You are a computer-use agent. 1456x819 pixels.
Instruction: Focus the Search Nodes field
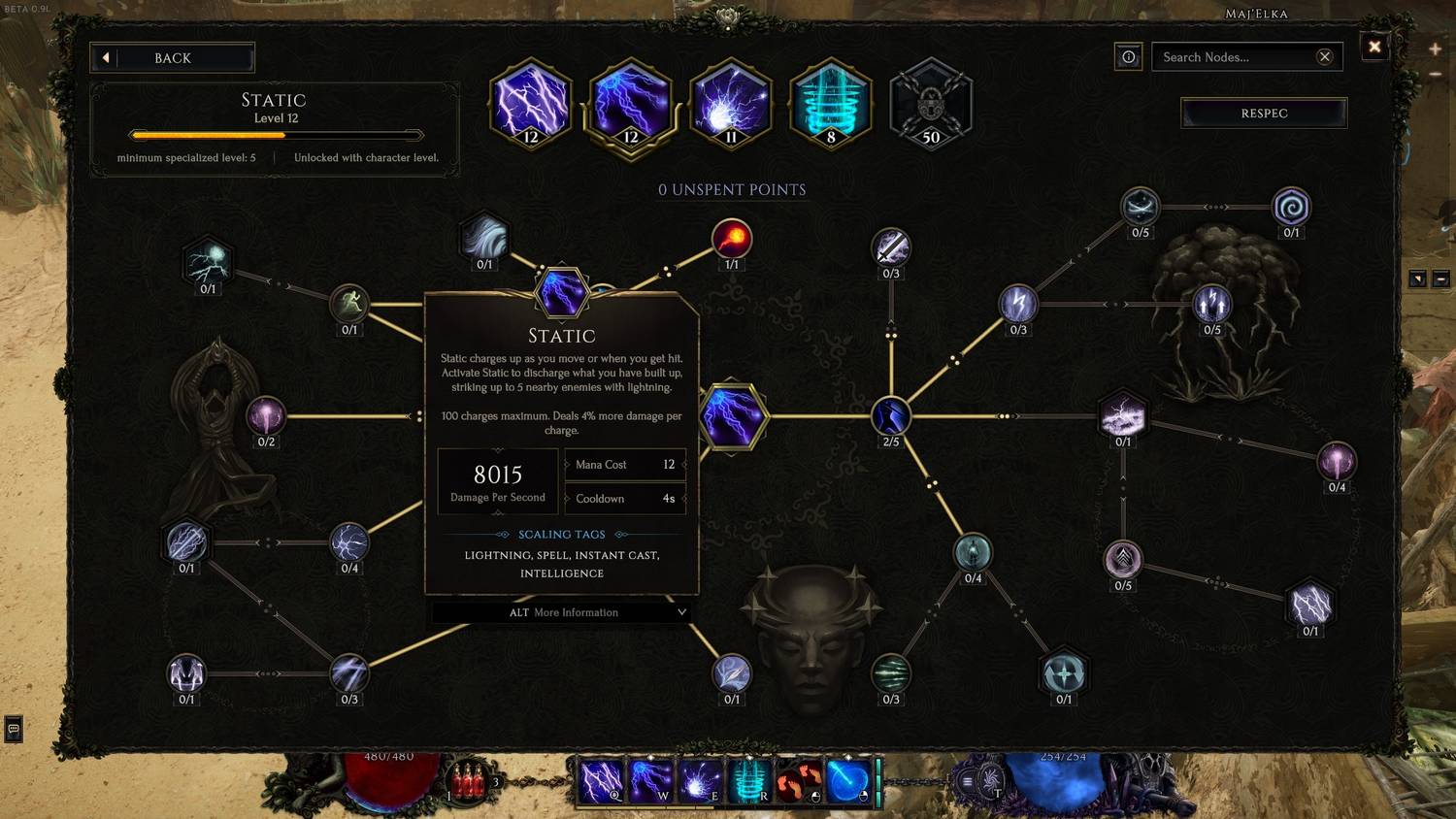tap(1235, 57)
